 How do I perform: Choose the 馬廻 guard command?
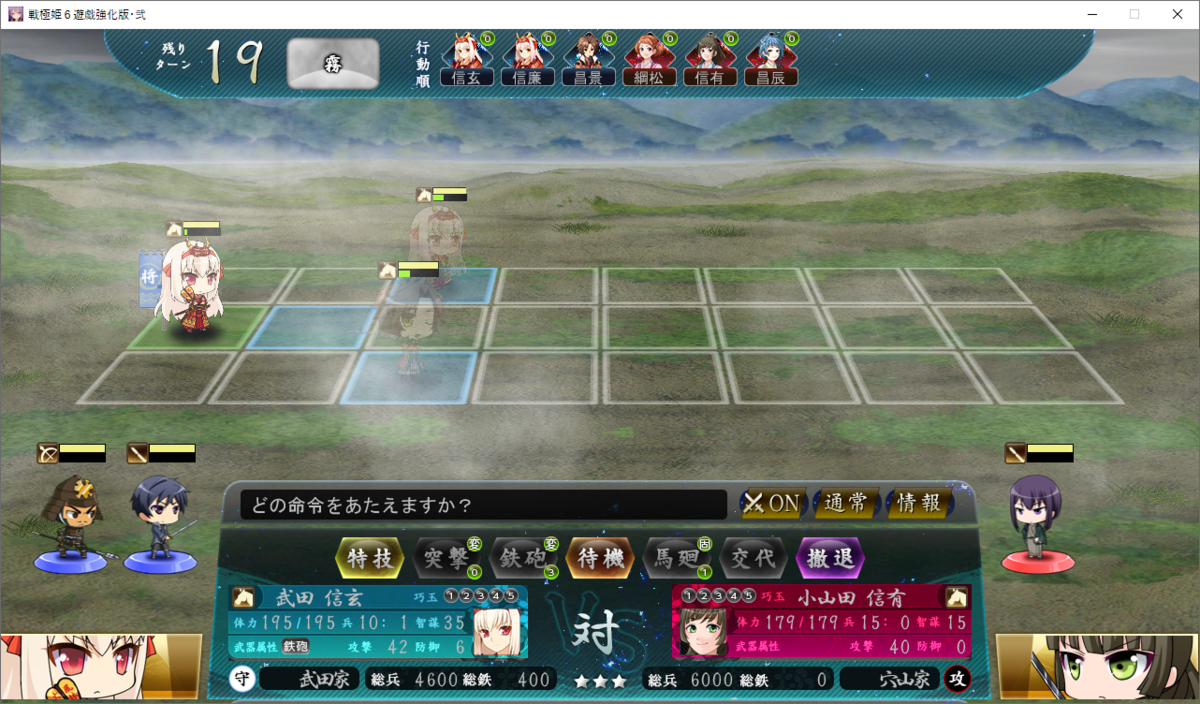pos(676,558)
